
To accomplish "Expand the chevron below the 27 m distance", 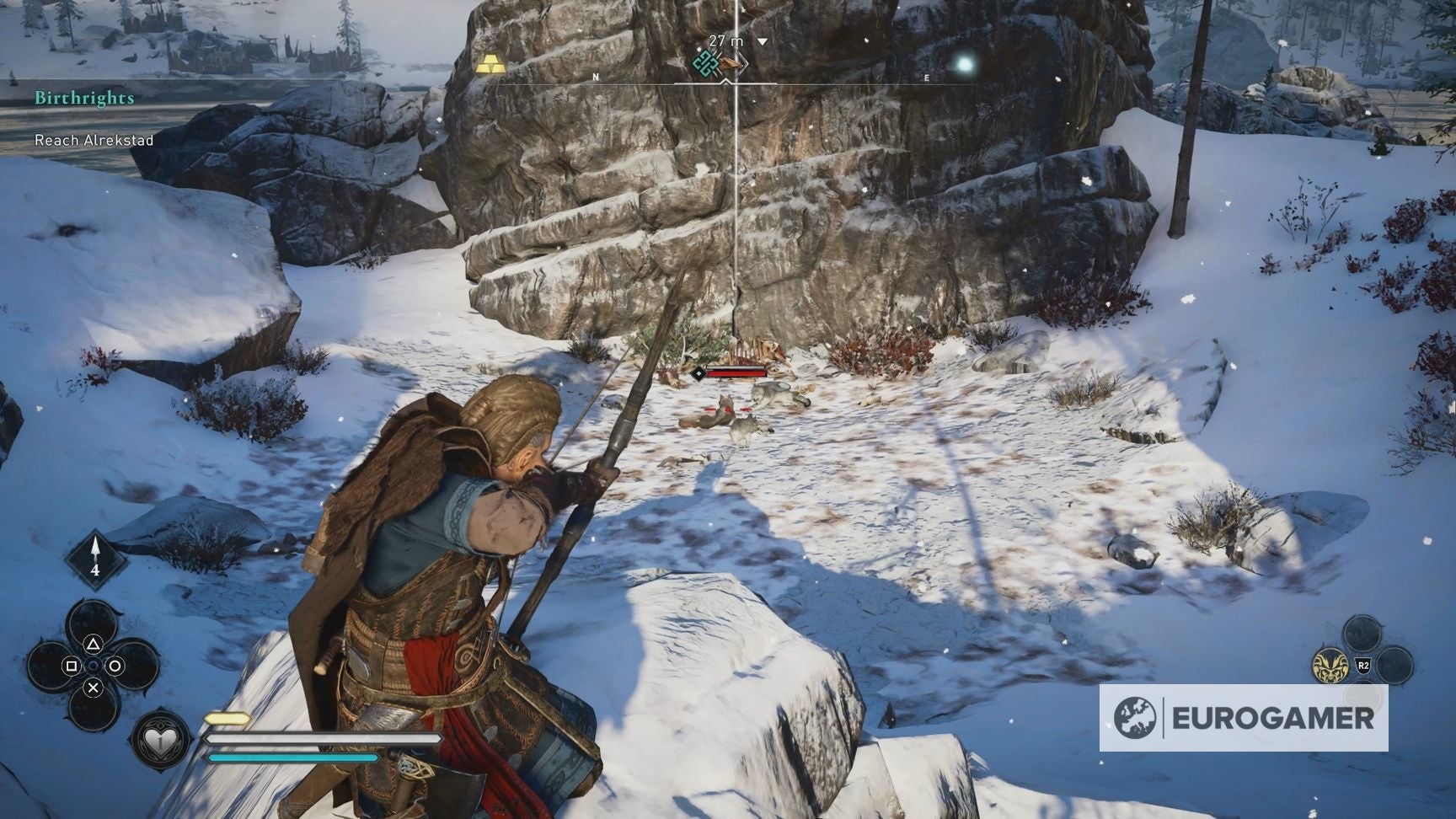I will [763, 38].
